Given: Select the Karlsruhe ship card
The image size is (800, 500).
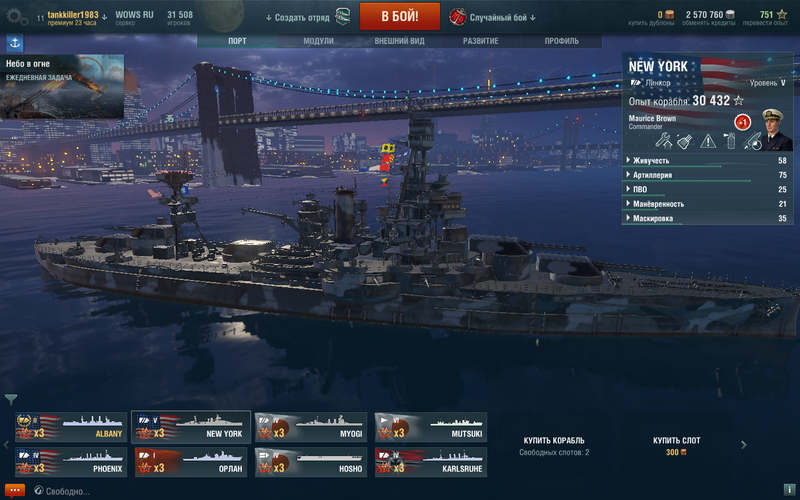Looking at the screenshot, I should 431,462.
